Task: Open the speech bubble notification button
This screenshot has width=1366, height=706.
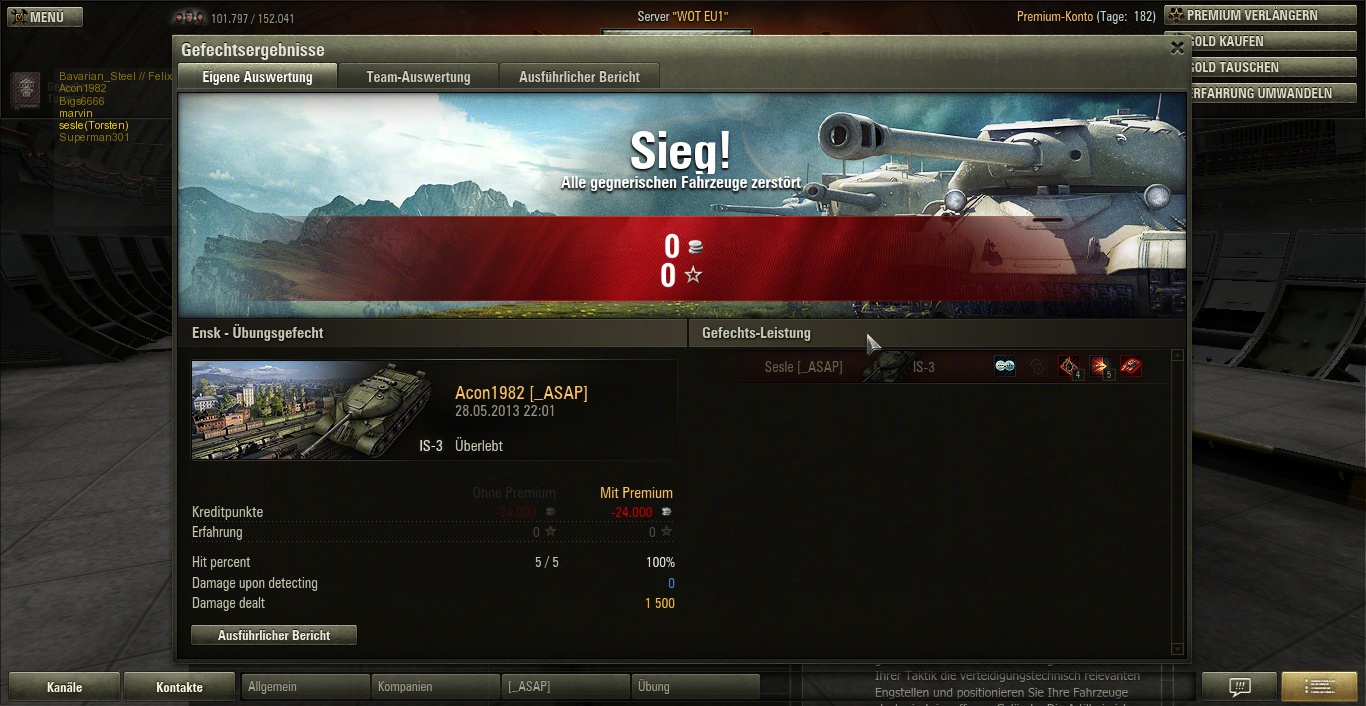Action: tap(1240, 687)
